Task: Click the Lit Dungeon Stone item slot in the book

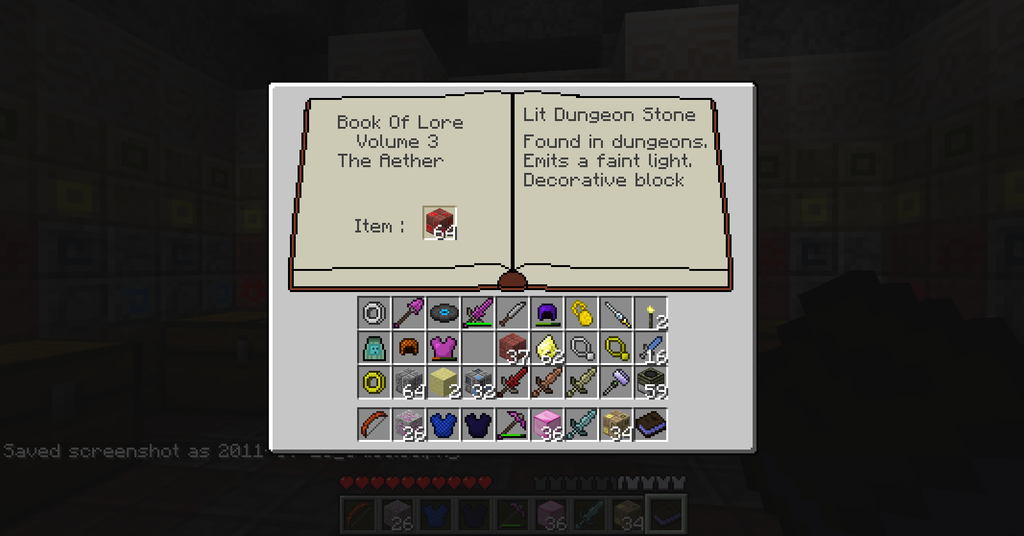Action: coord(440,223)
